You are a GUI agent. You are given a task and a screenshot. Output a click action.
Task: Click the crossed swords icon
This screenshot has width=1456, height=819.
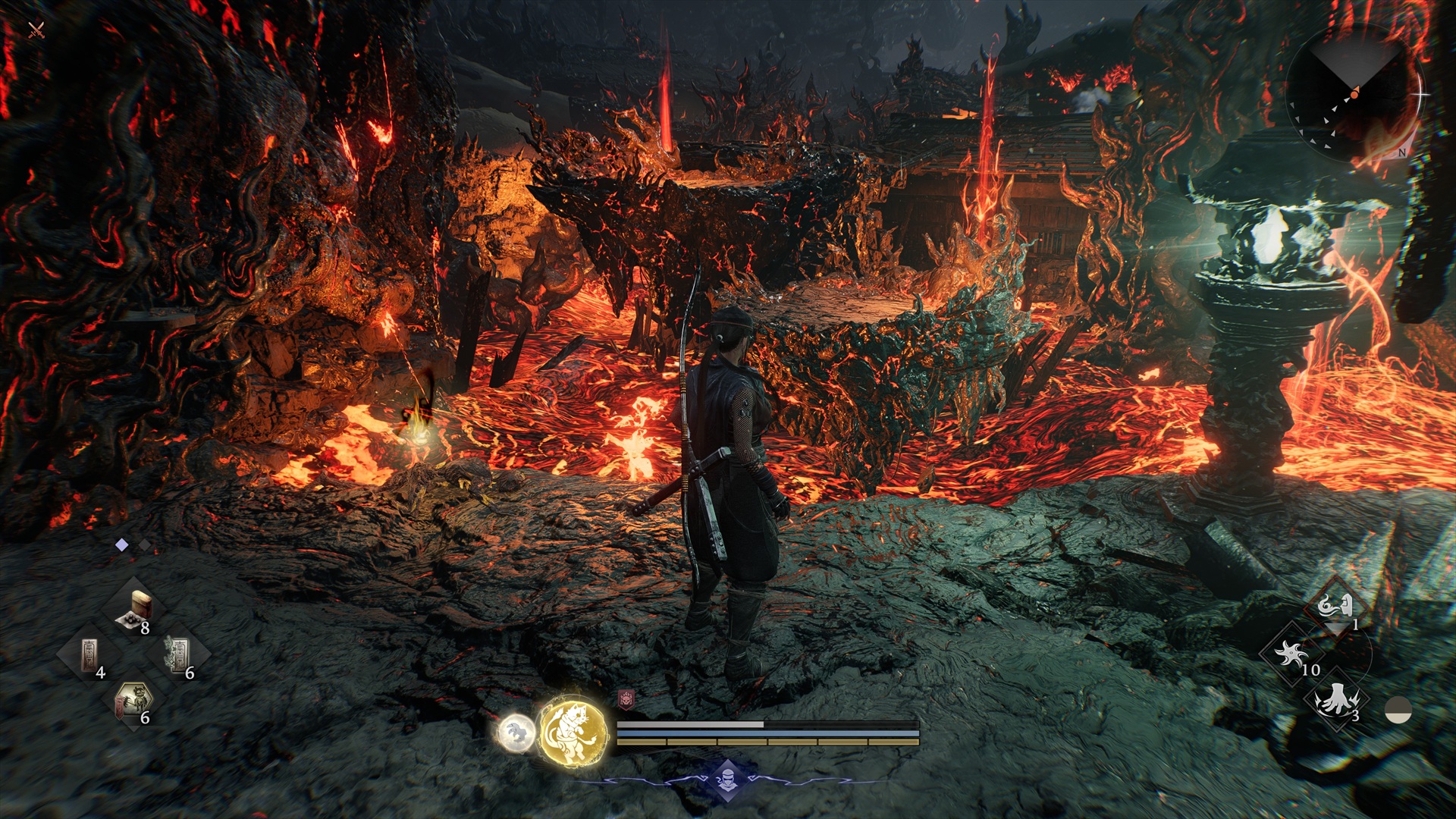coord(36,30)
